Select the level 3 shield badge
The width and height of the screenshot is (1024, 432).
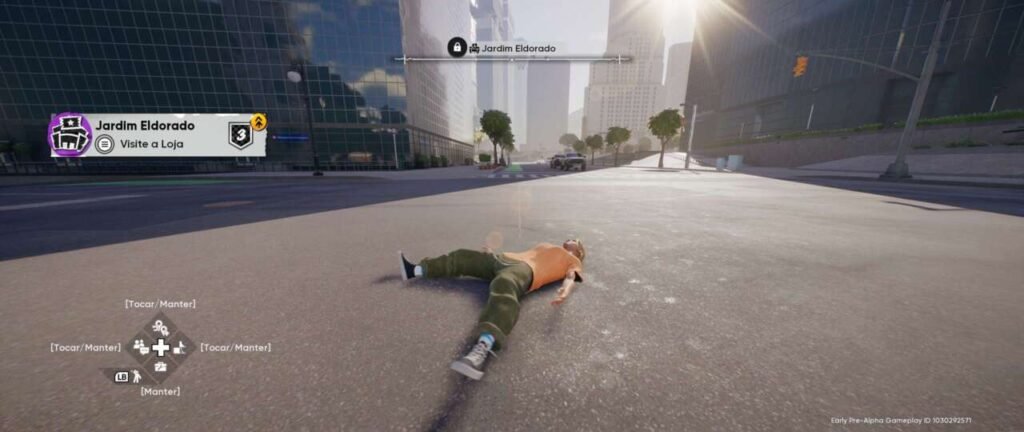pyautogui.click(x=240, y=135)
